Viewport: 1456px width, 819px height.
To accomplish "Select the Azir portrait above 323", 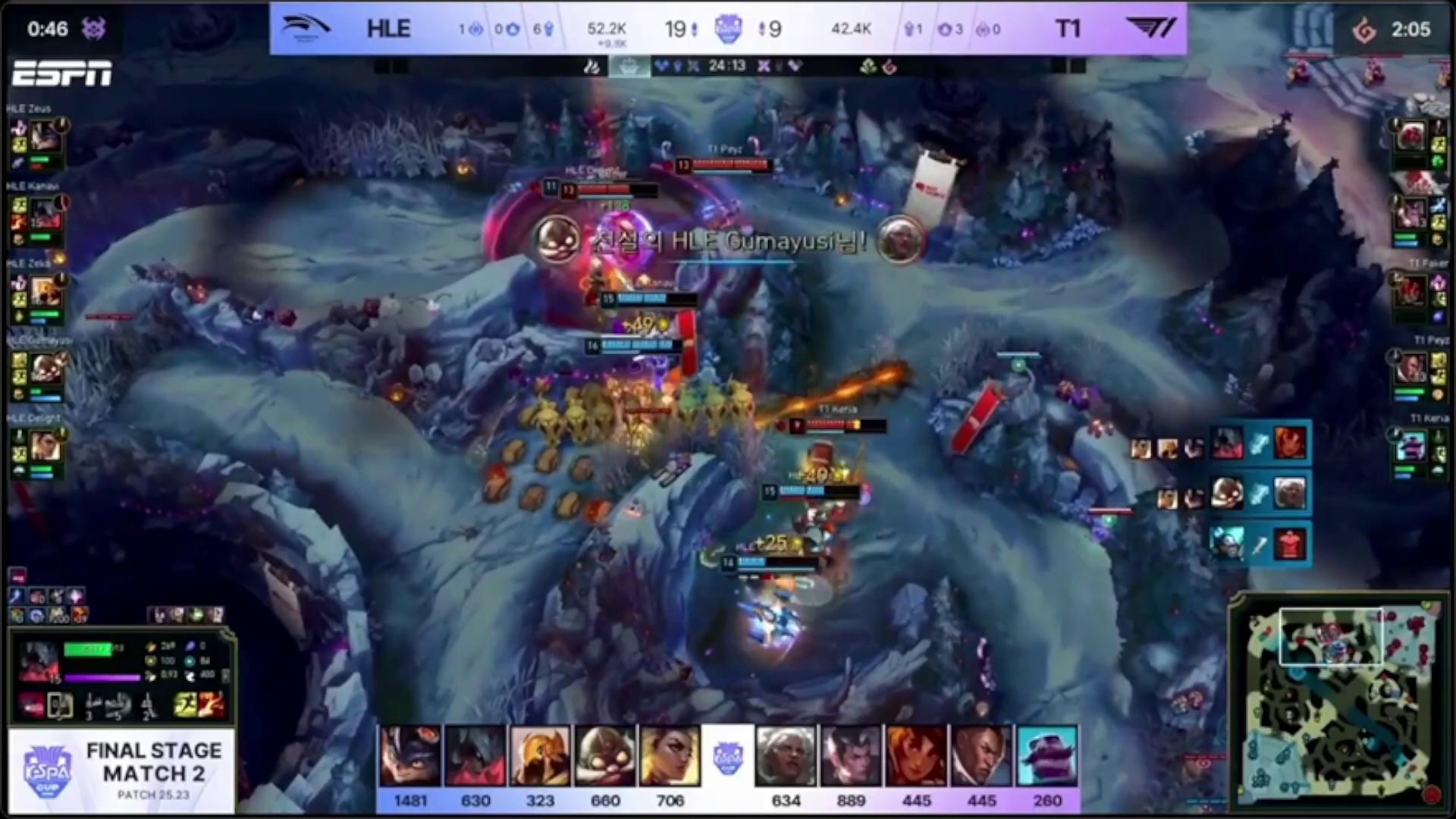I will pos(540,755).
